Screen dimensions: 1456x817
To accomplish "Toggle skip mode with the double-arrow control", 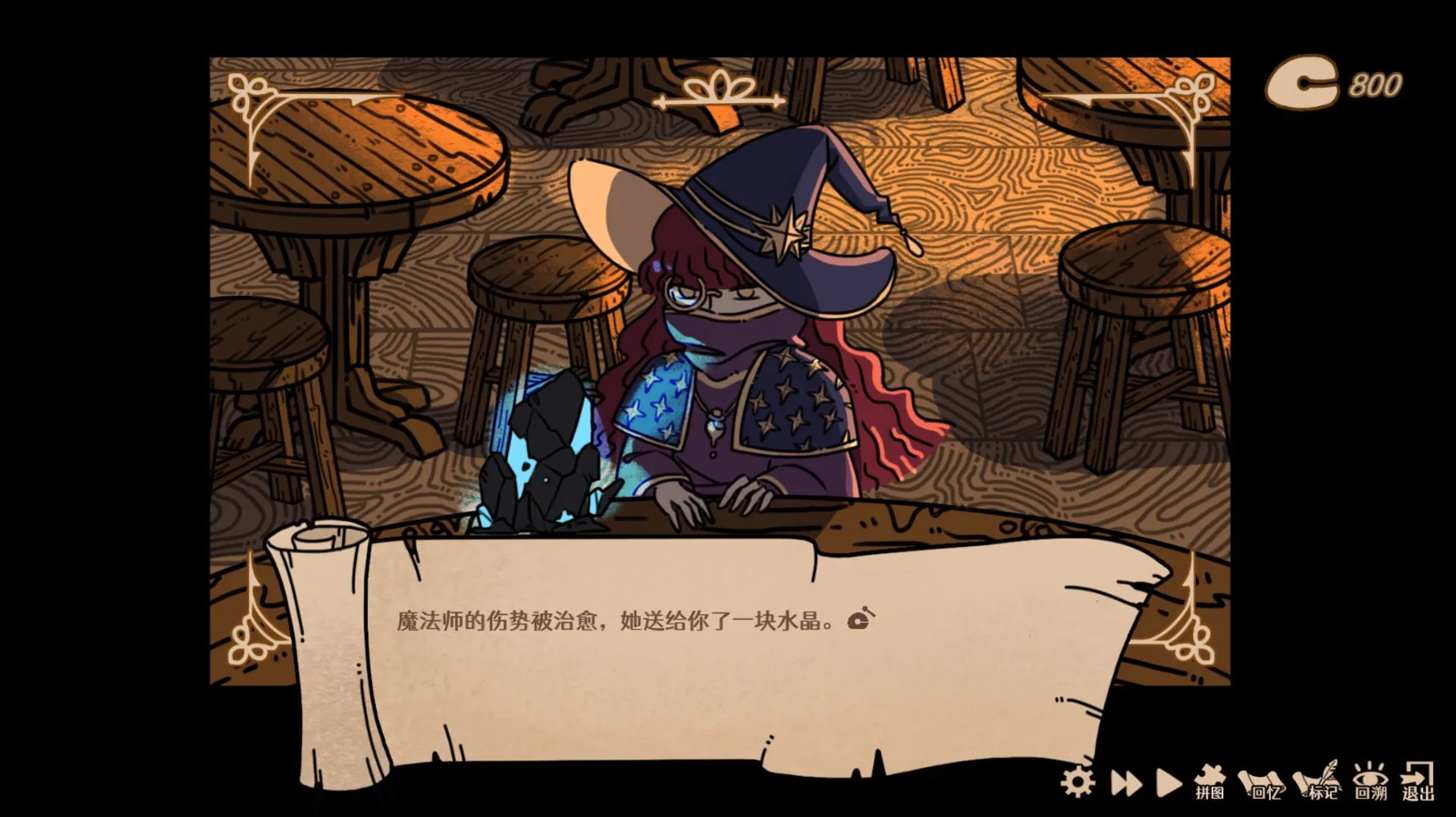I will click(x=1127, y=782).
